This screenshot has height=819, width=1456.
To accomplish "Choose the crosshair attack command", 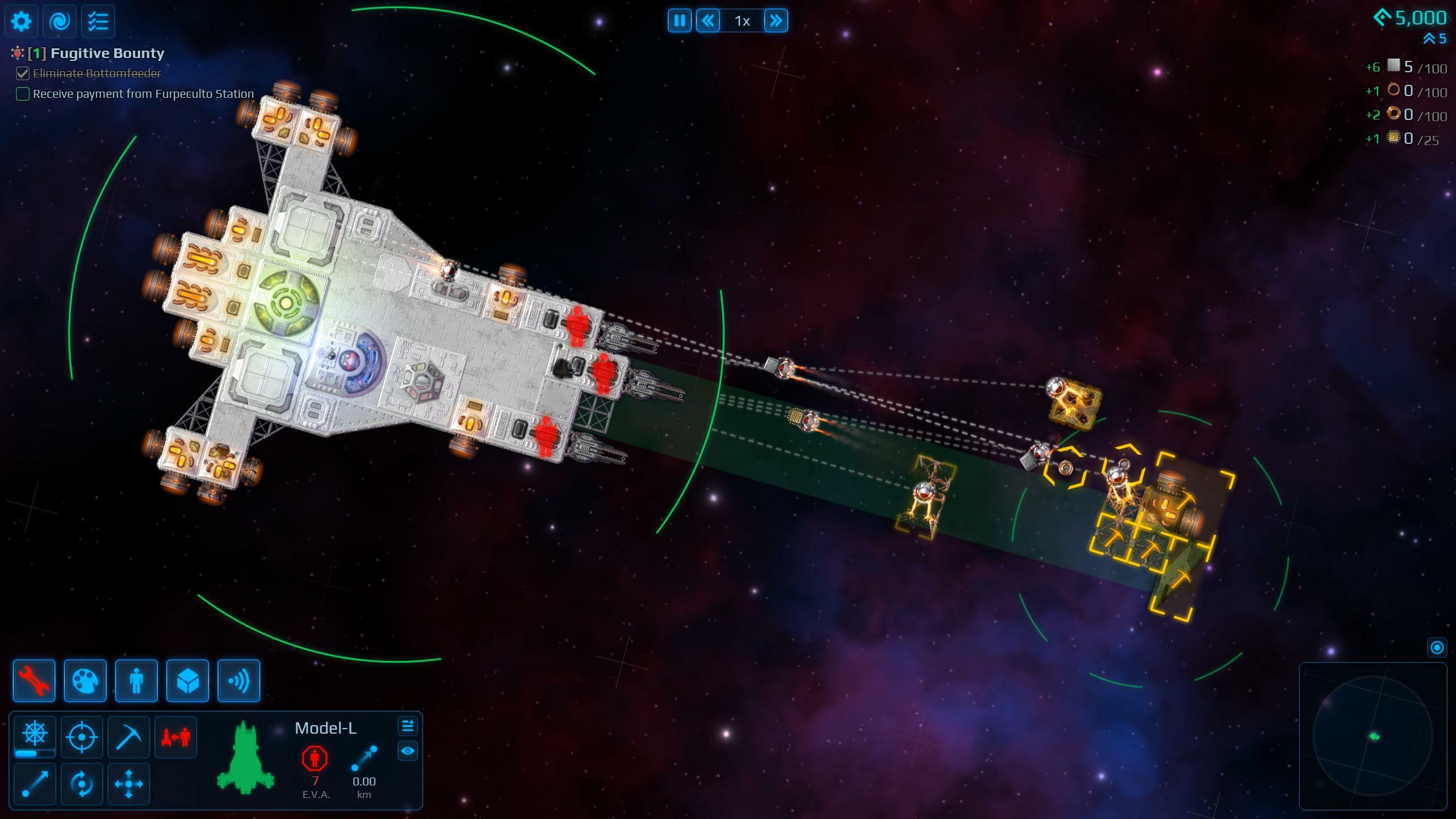I will pos(82,737).
